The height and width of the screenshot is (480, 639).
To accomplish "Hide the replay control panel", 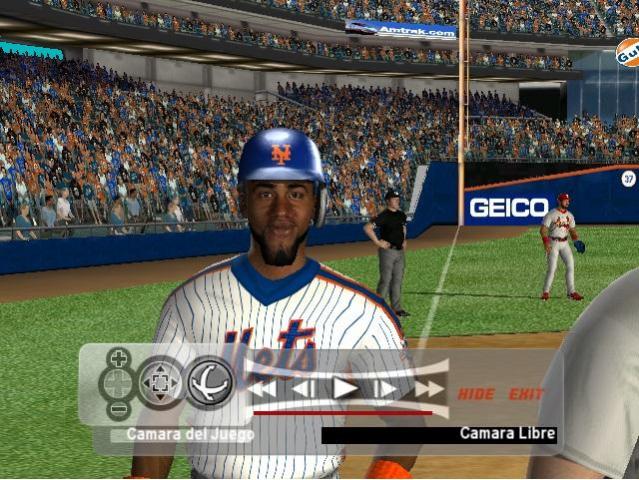I will tap(476, 394).
